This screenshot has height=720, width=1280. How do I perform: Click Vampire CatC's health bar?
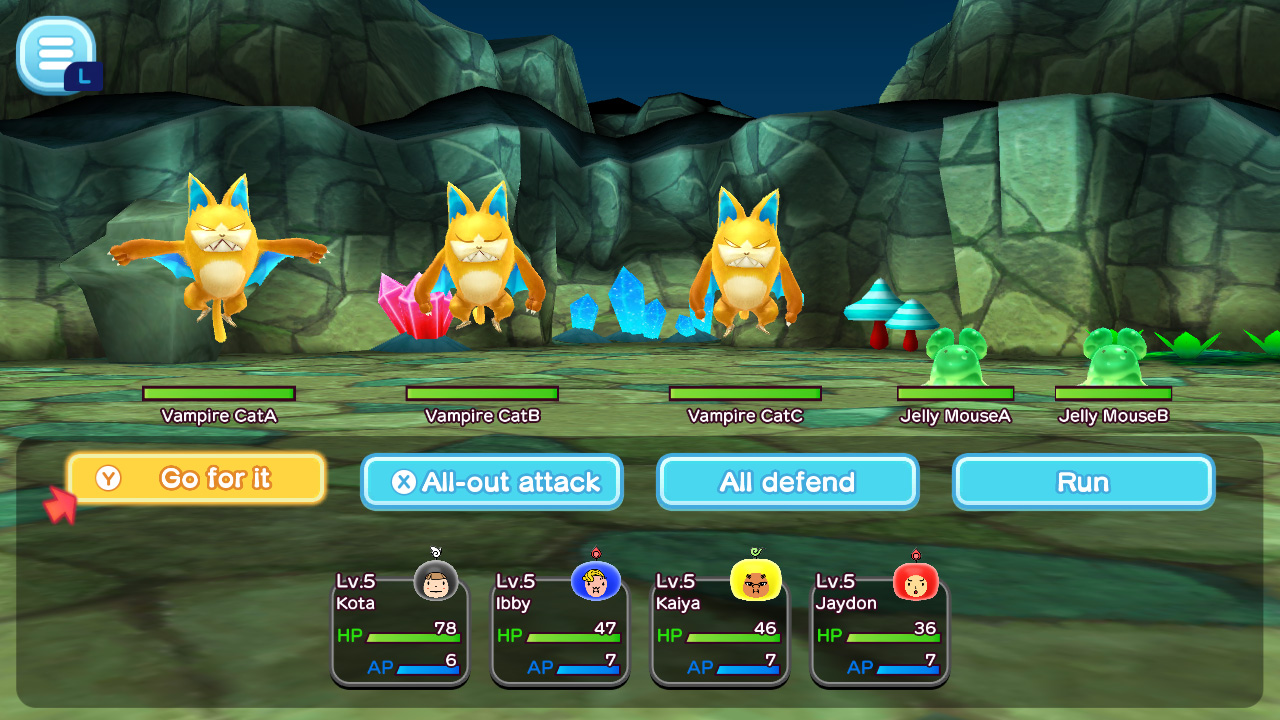tap(745, 392)
